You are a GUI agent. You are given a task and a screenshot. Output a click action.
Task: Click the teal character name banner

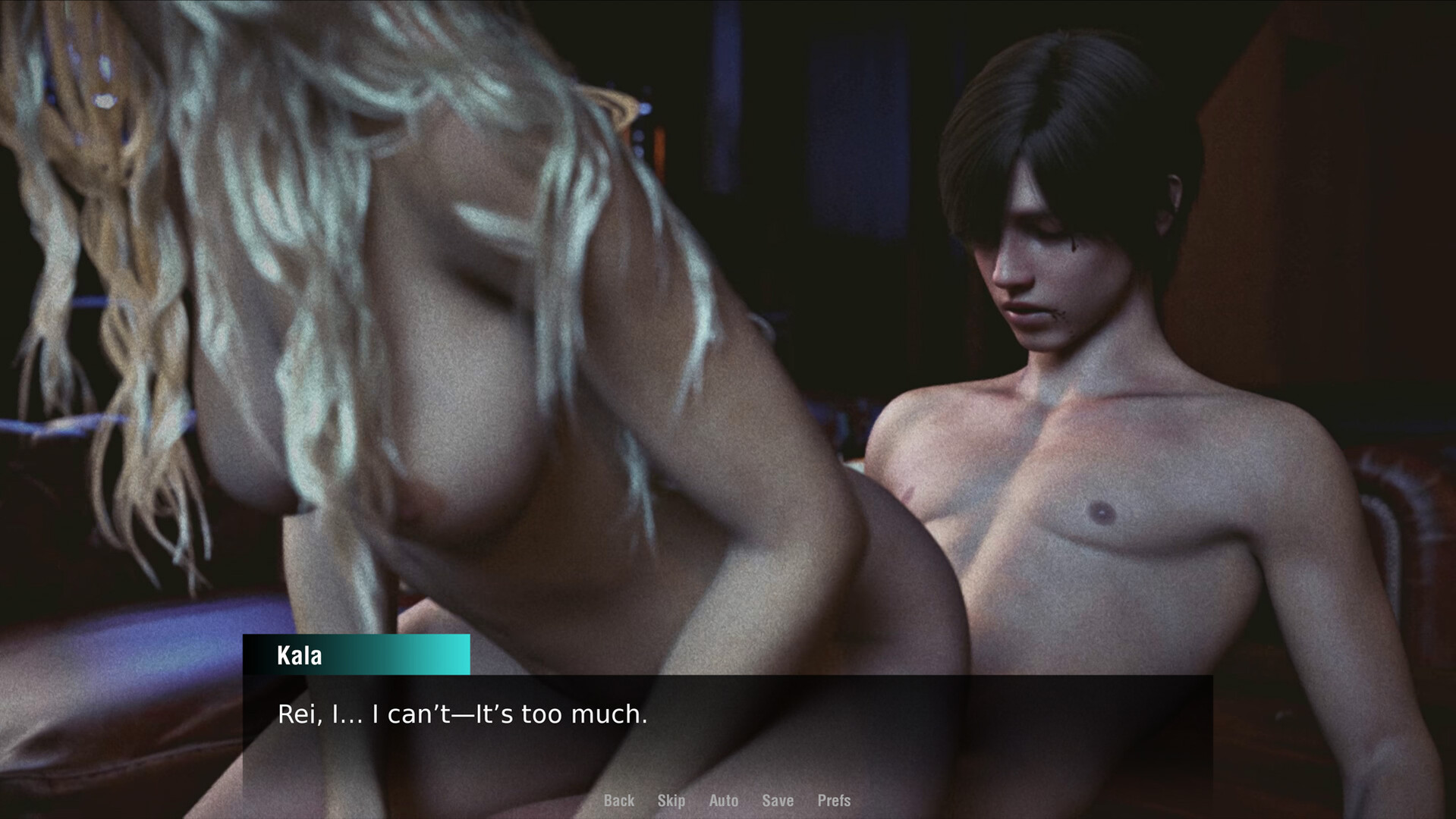[355, 655]
